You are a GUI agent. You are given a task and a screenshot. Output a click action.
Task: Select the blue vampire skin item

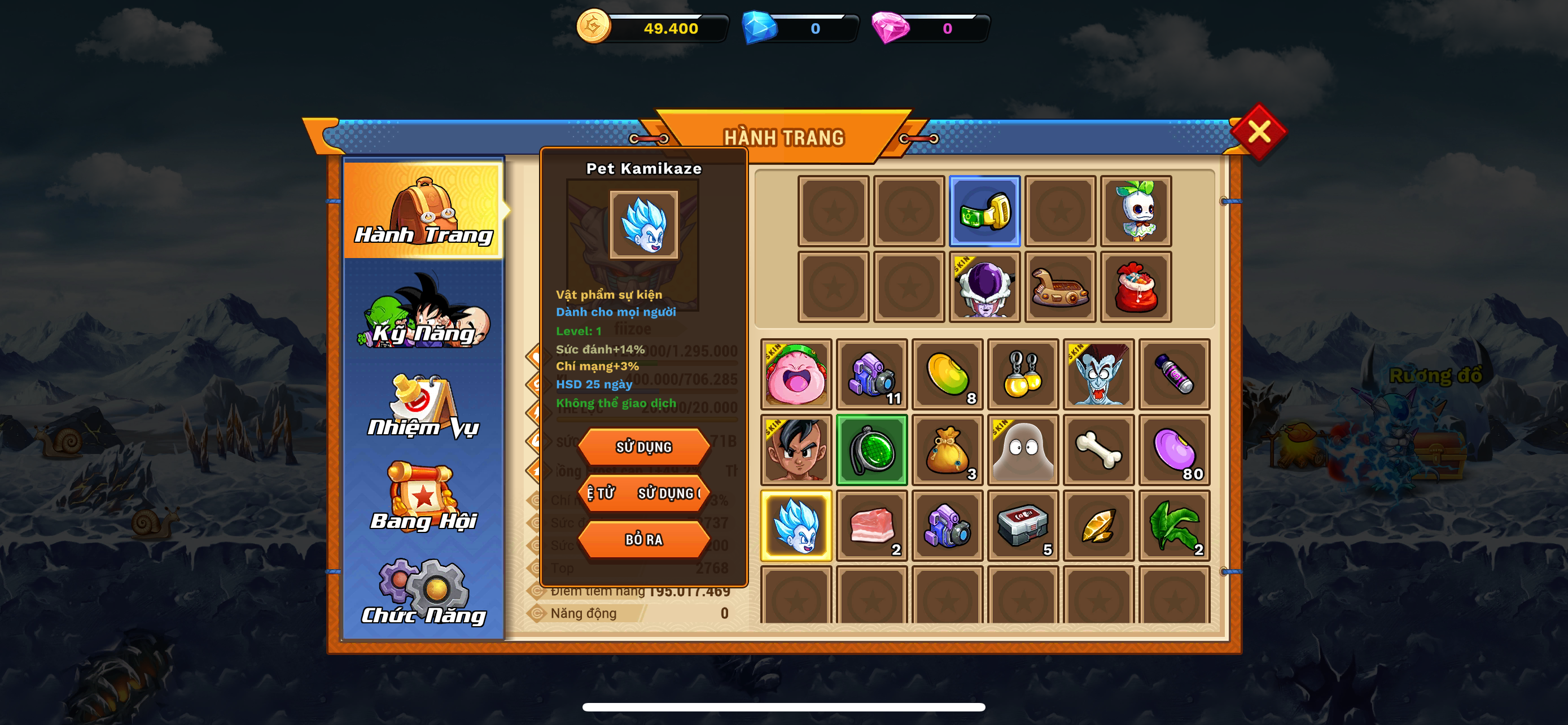click(1098, 375)
